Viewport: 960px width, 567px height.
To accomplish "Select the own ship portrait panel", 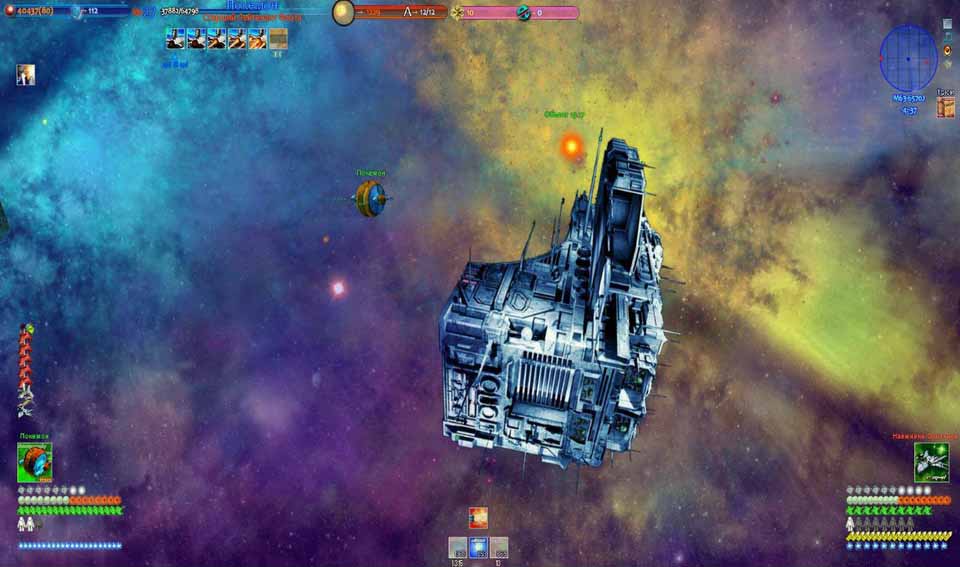I will pyautogui.click(x=35, y=463).
